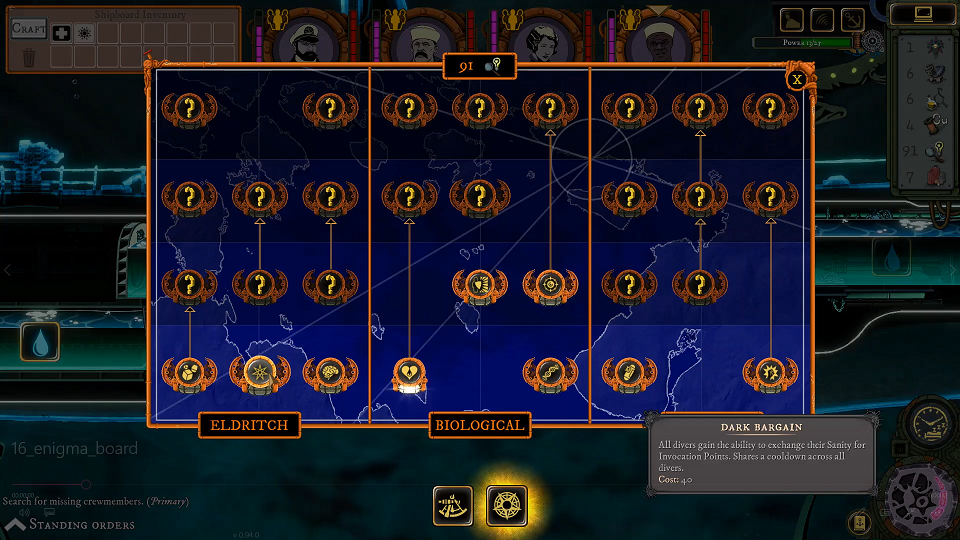Click the Craft button in Shipboard Inventory
The image size is (960, 540).
coord(29,29)
